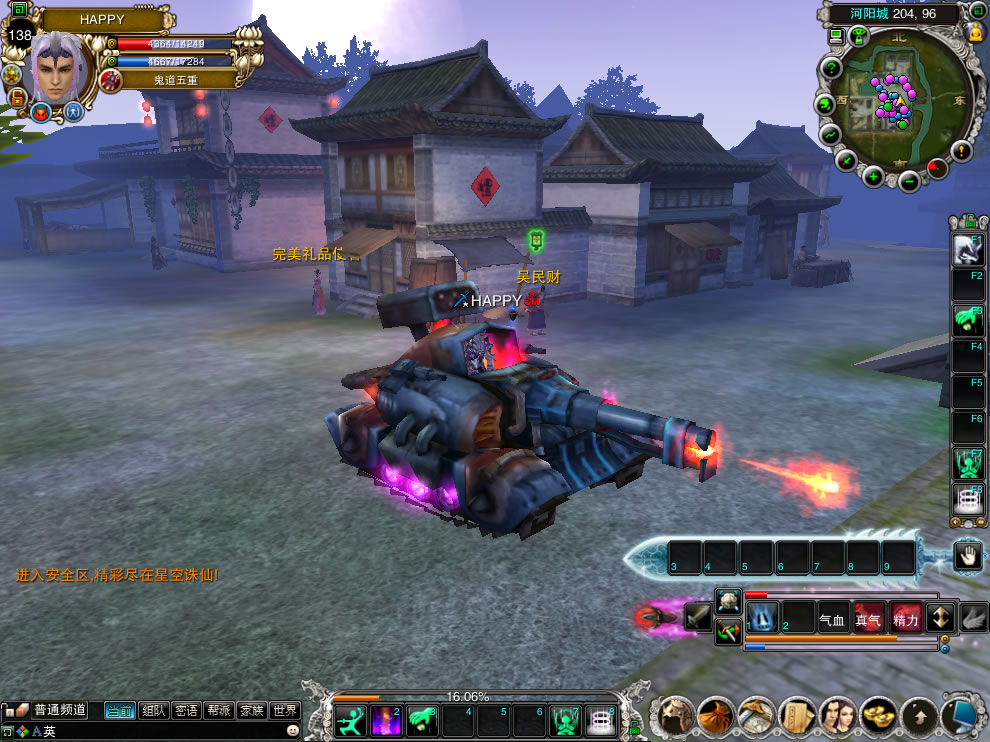Viewport: 990px width, 742px height.
Task: Activate the blue skull skill slot
Action: click(x=762, y=618)
